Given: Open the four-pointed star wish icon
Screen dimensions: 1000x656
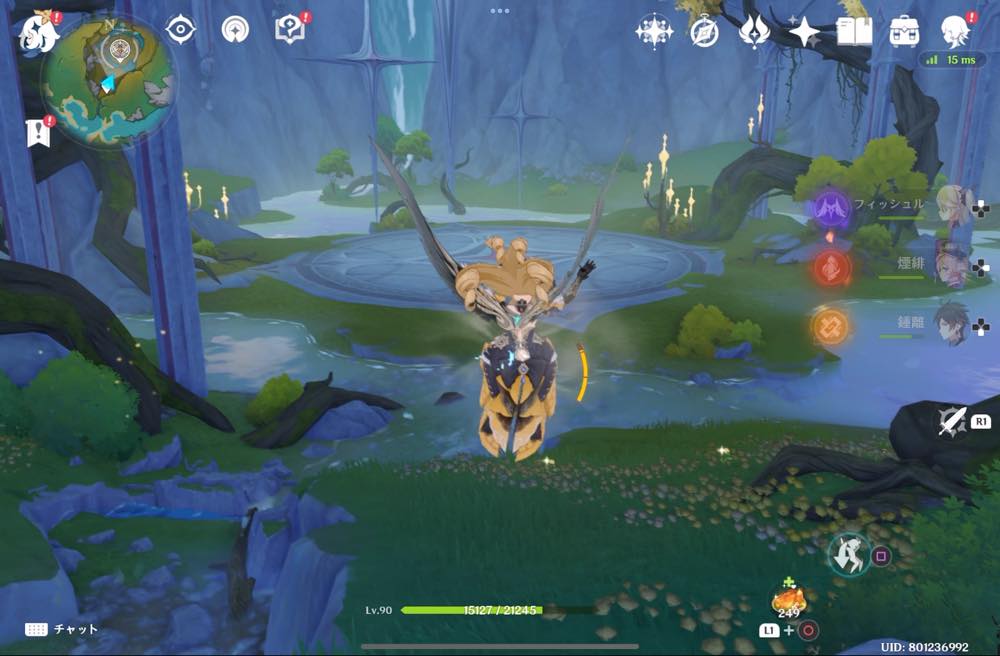Looking at the screenshot, I should [x=804, y=32].
